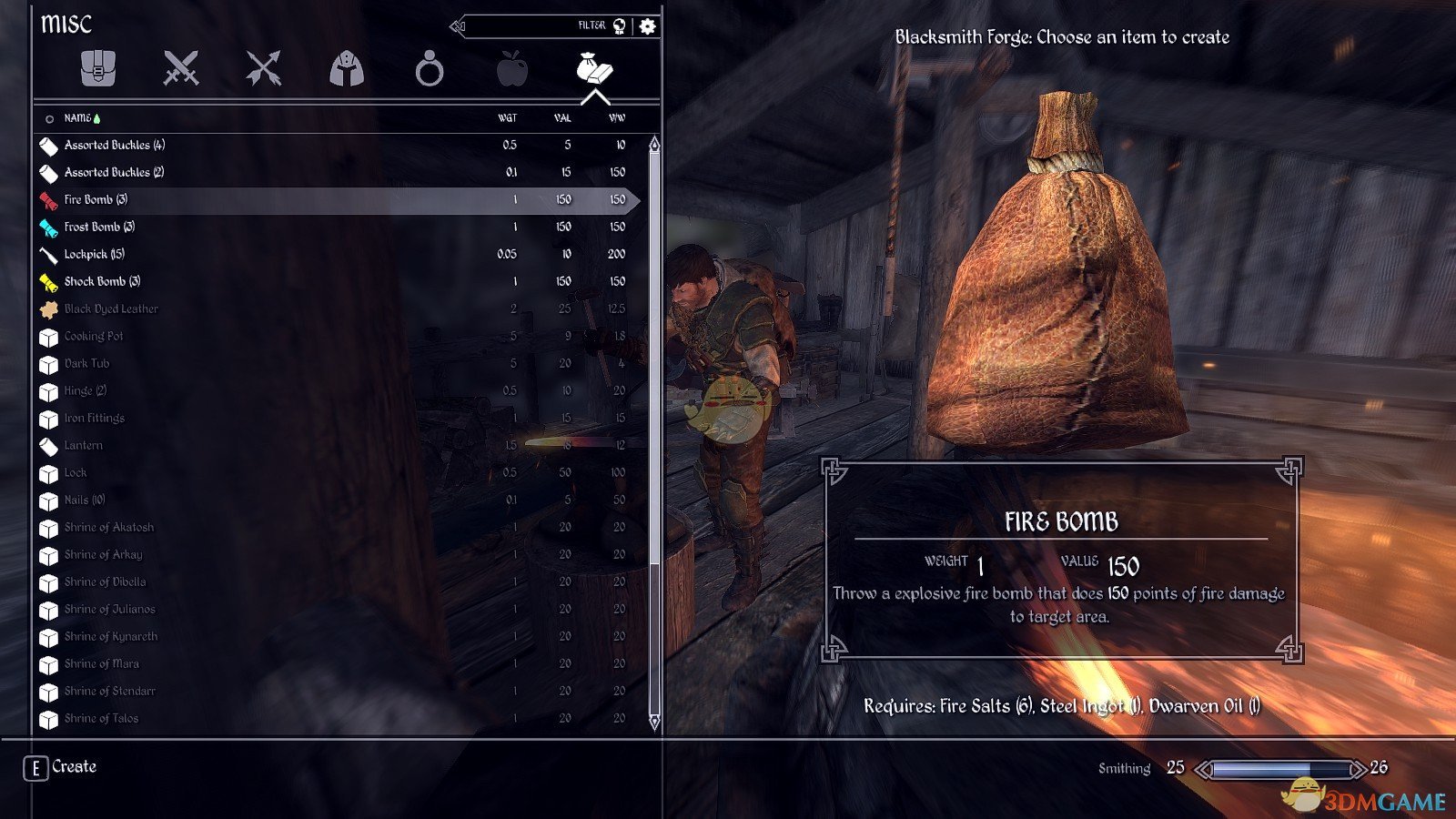Open the helmet armor category tab
The image size is (1456, 819).
point(347,68)
